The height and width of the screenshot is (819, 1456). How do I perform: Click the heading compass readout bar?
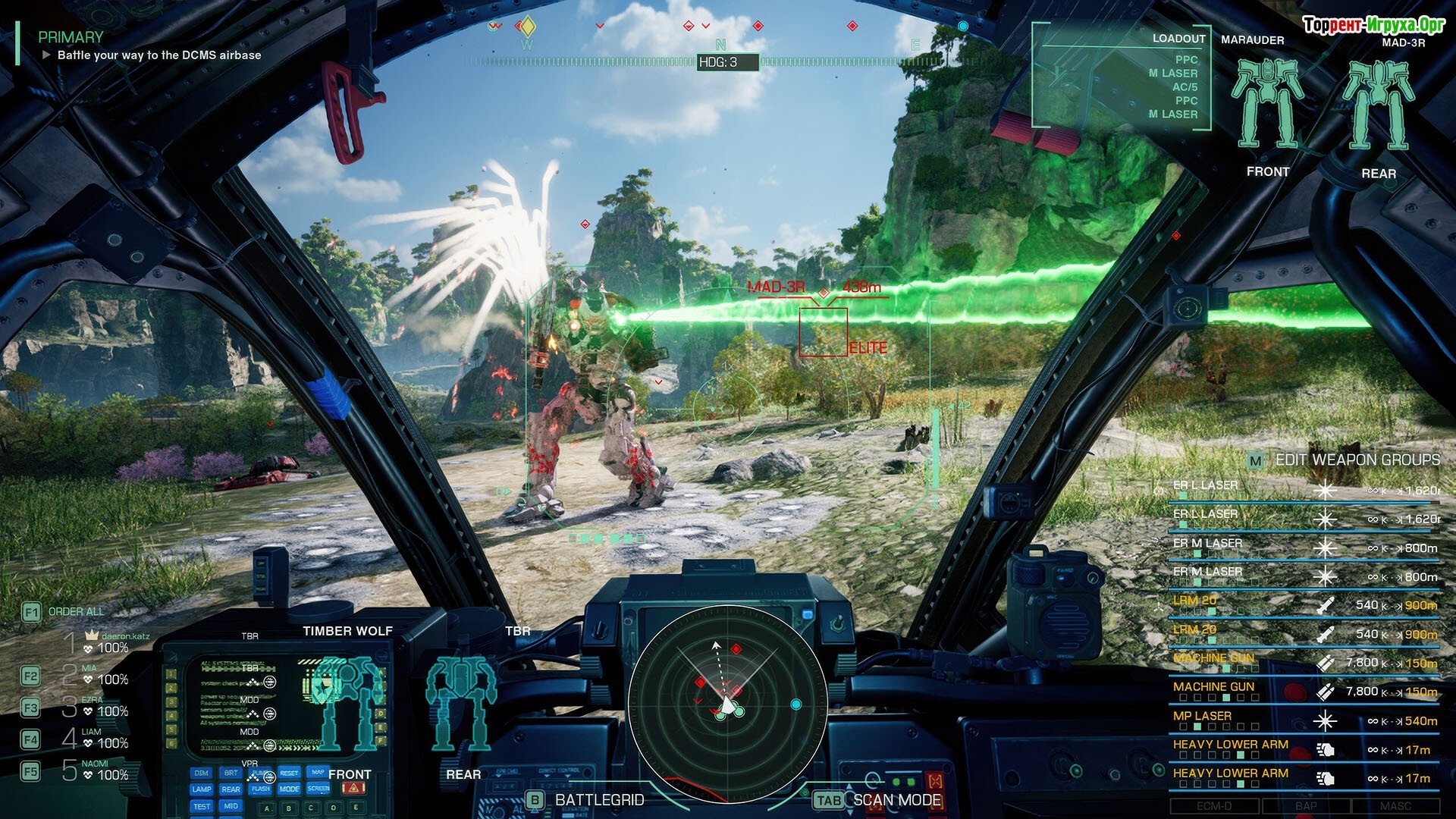(727, 62)
